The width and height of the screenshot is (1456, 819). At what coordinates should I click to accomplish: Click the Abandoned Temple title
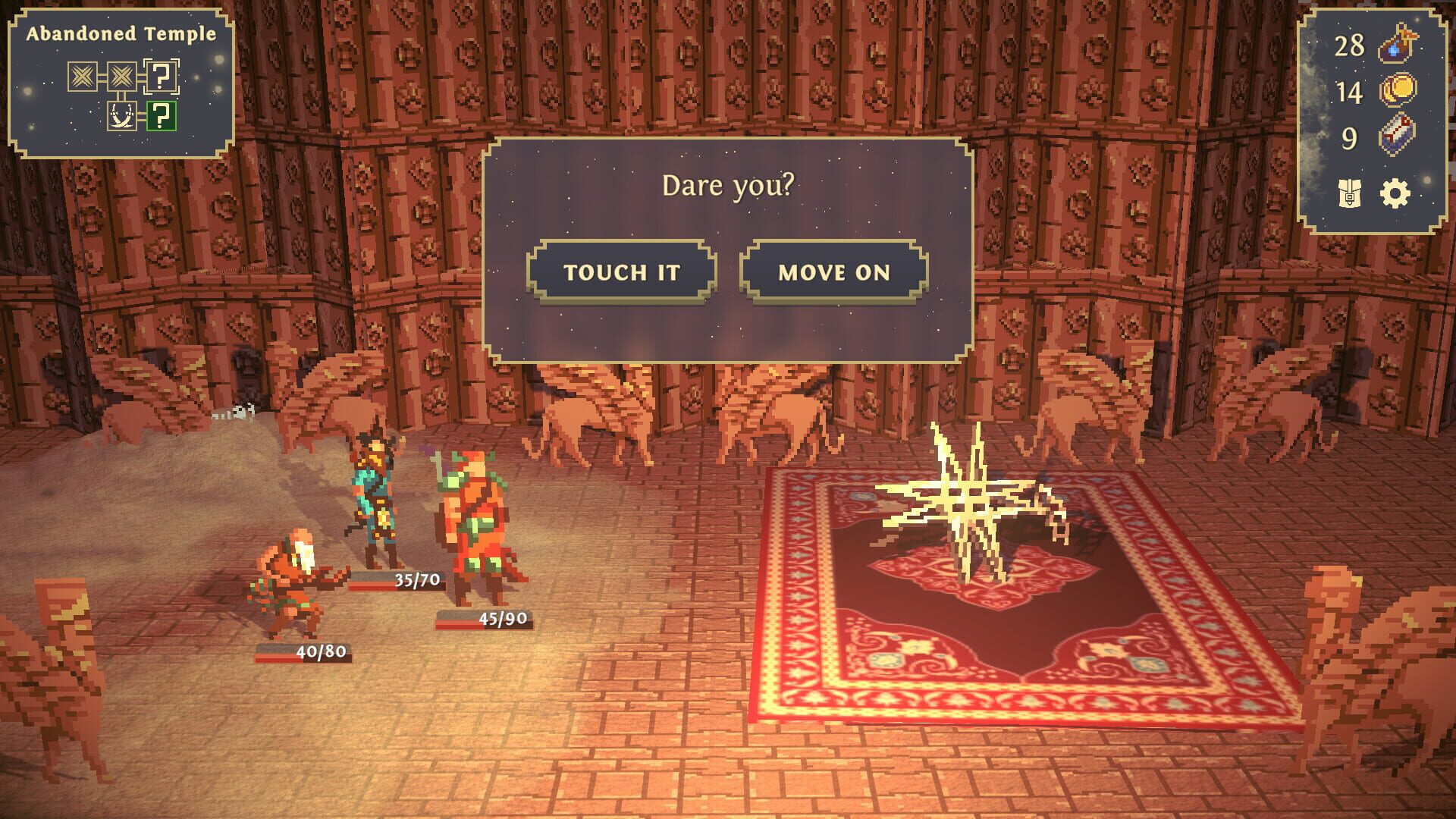pyautogui.click(x=121, y=33)
